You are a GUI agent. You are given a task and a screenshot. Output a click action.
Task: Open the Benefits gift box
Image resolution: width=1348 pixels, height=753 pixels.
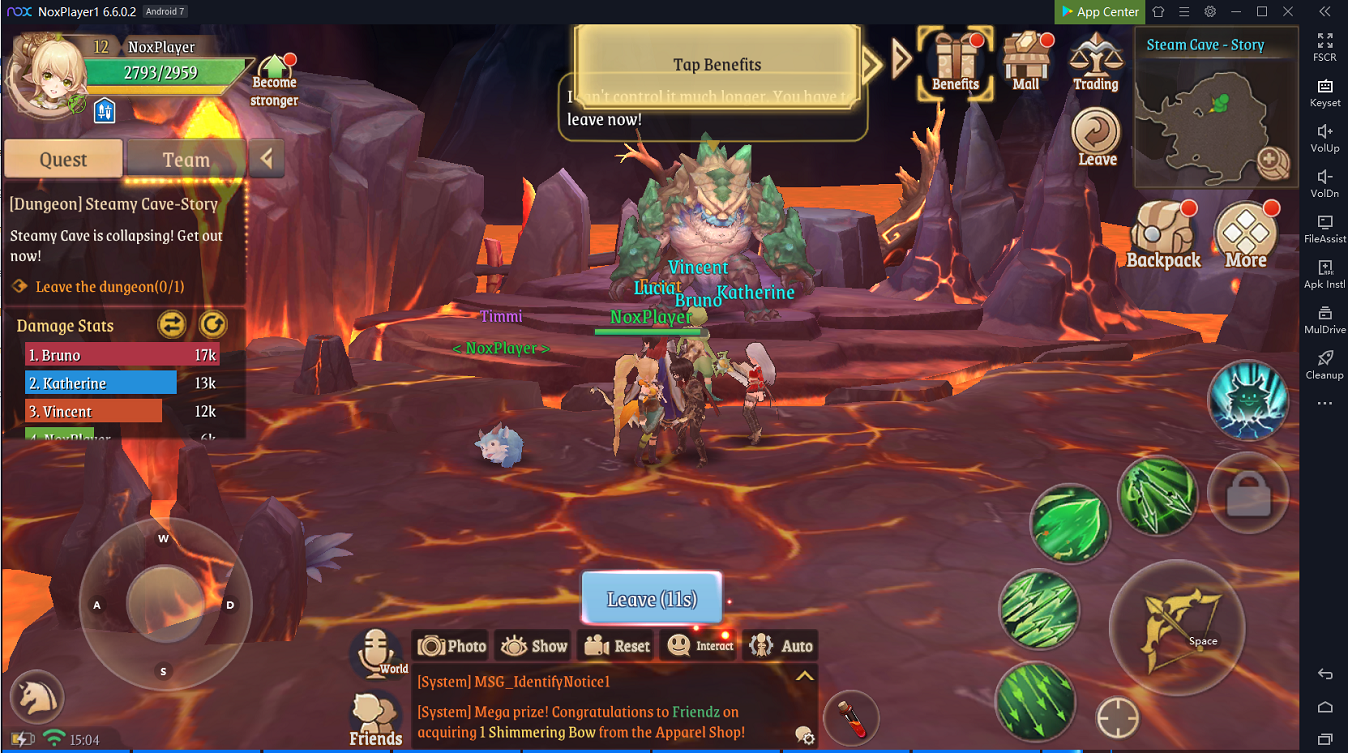click(955, 62)
